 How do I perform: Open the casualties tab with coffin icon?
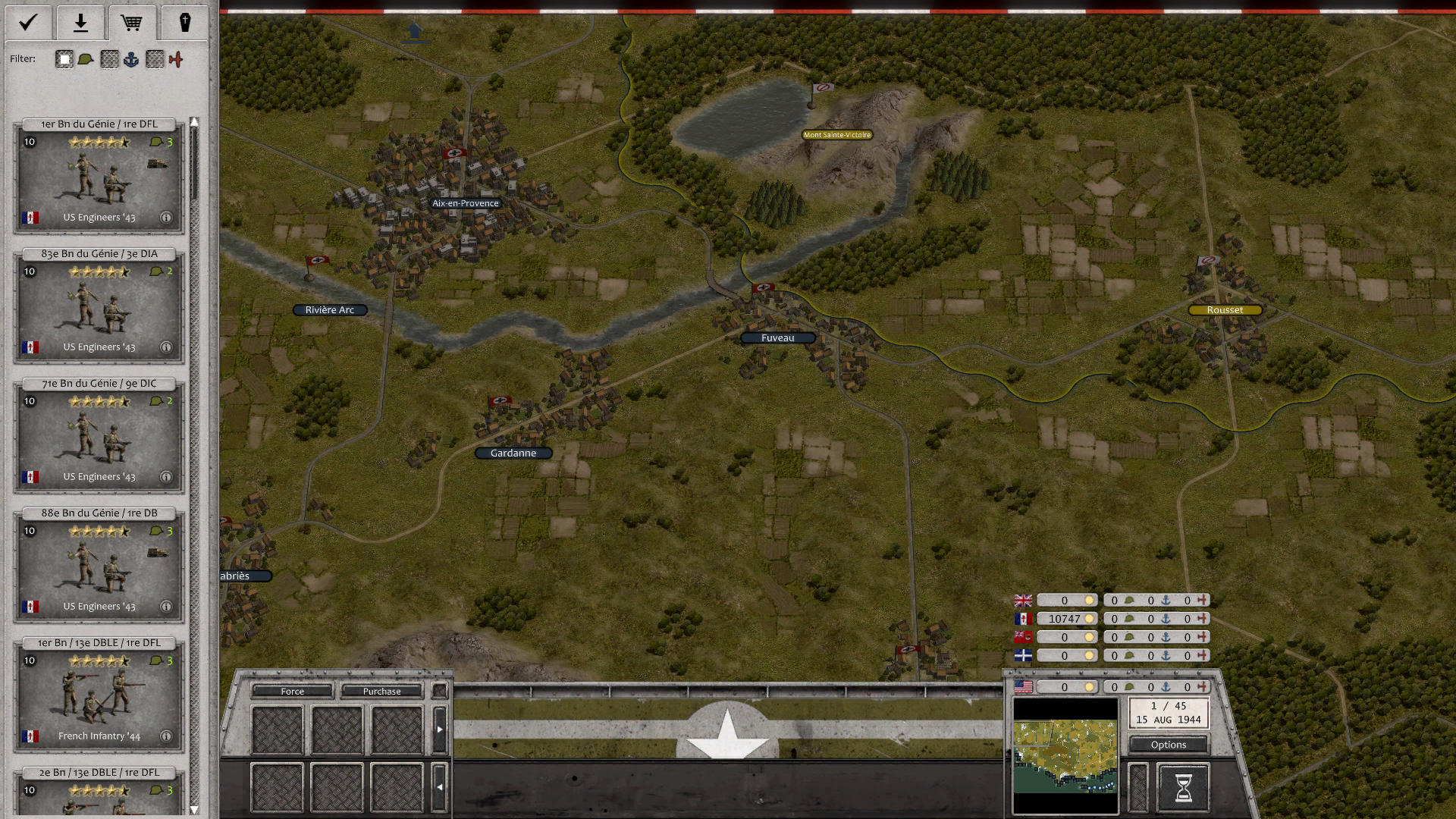184,23
